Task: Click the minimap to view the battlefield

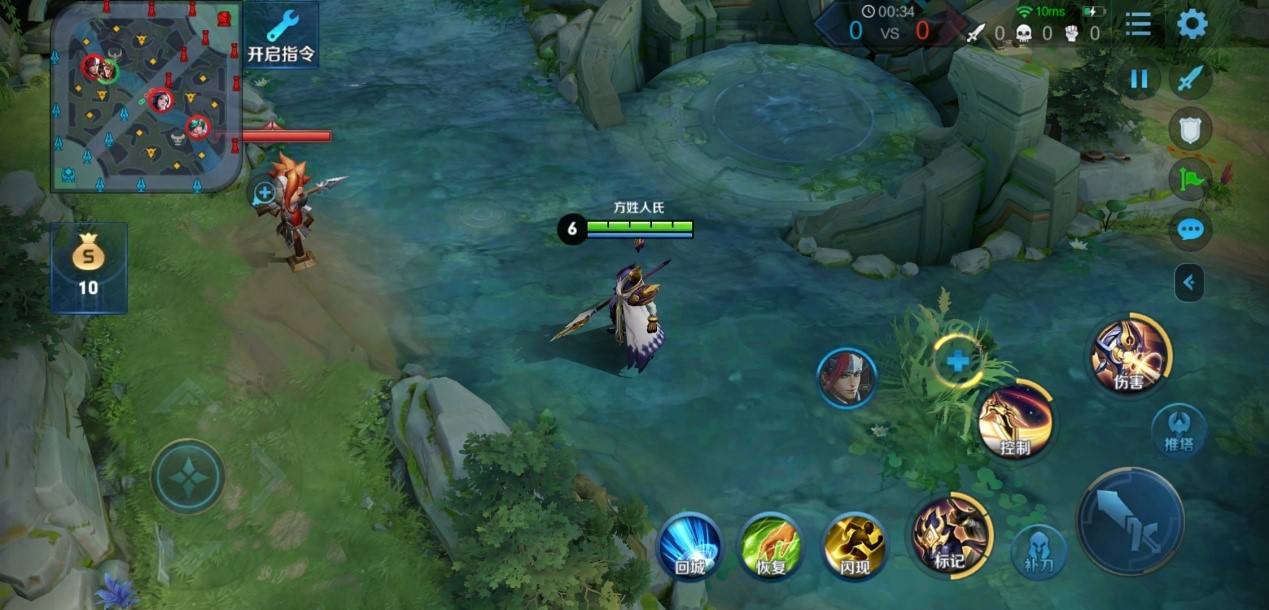Action: 146,96
